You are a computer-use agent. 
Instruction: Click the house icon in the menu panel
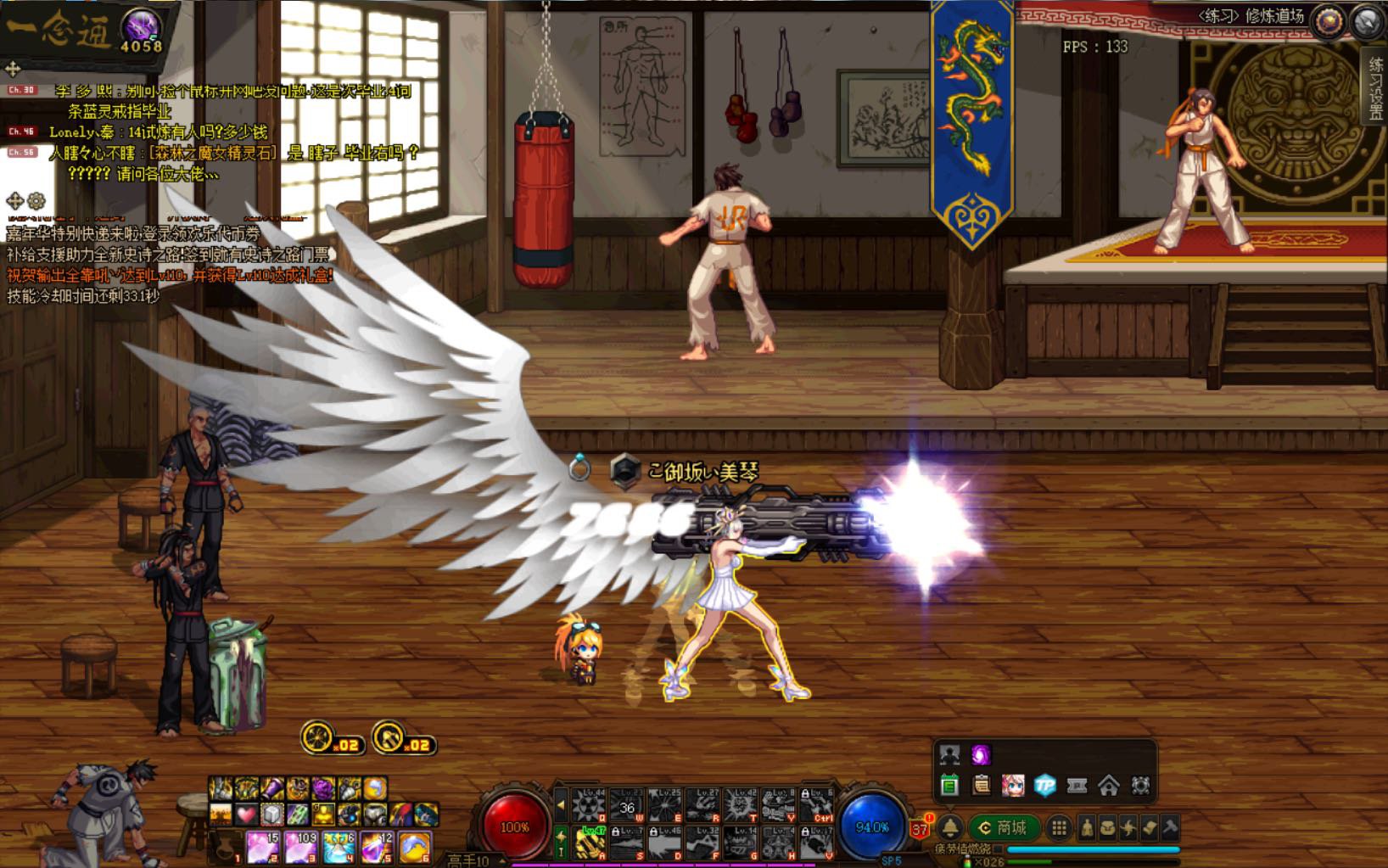[1108, 787]
